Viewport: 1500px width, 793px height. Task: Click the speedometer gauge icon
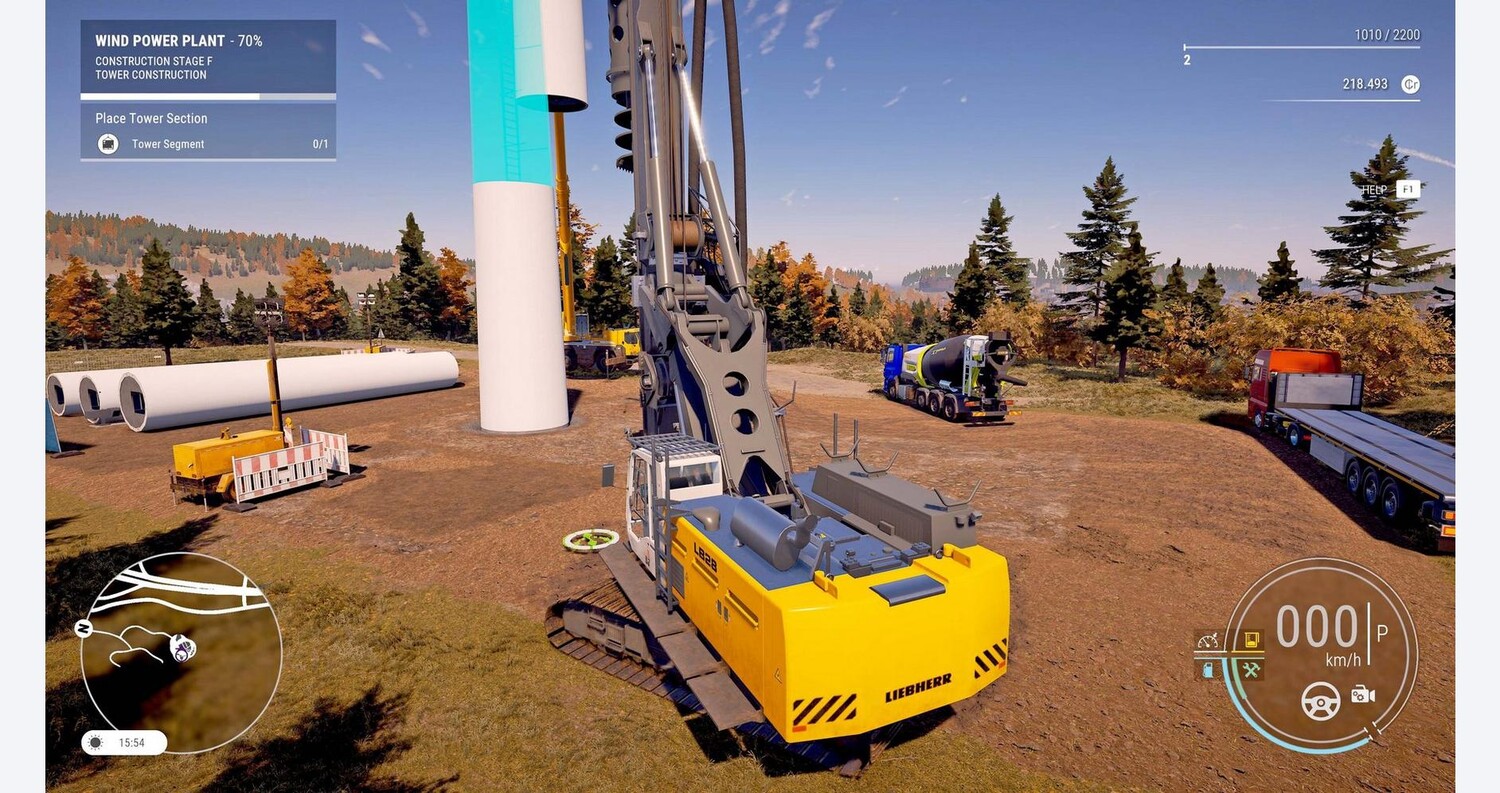pos(1208,640)
